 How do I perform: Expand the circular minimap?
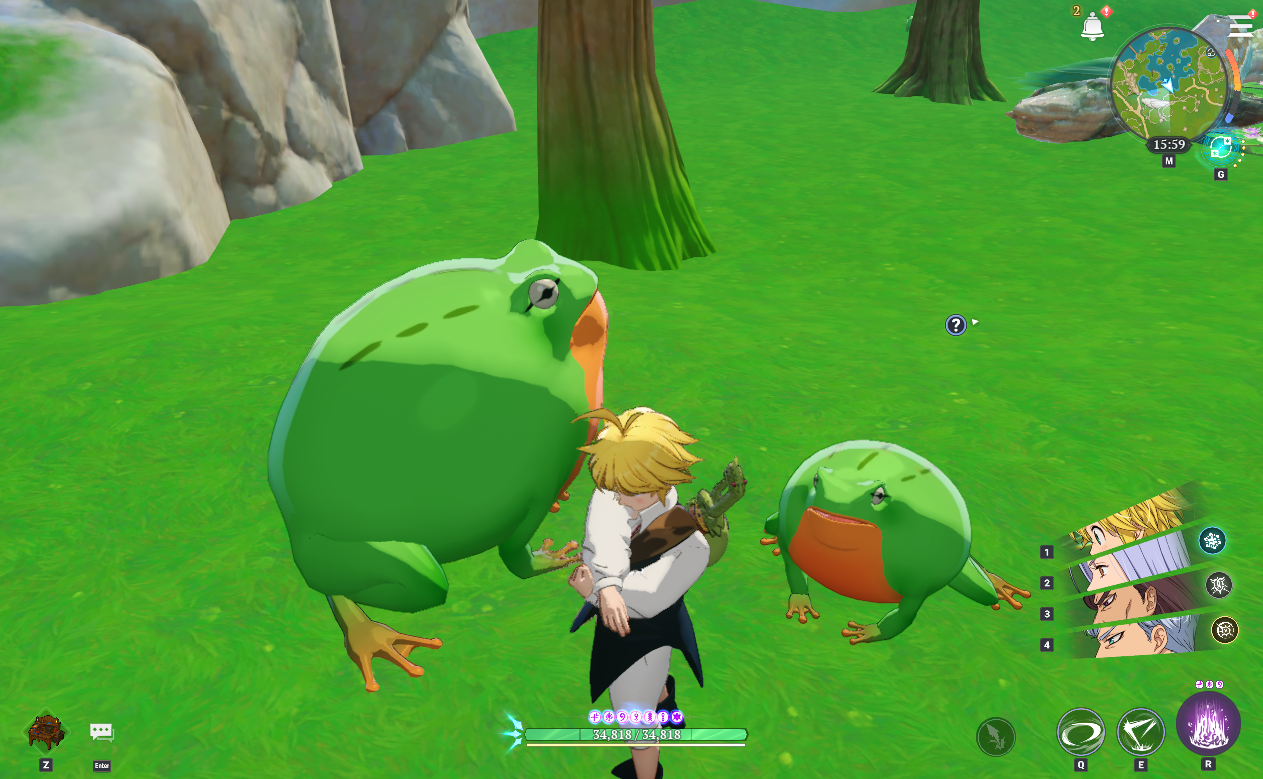coord(1167,82)
